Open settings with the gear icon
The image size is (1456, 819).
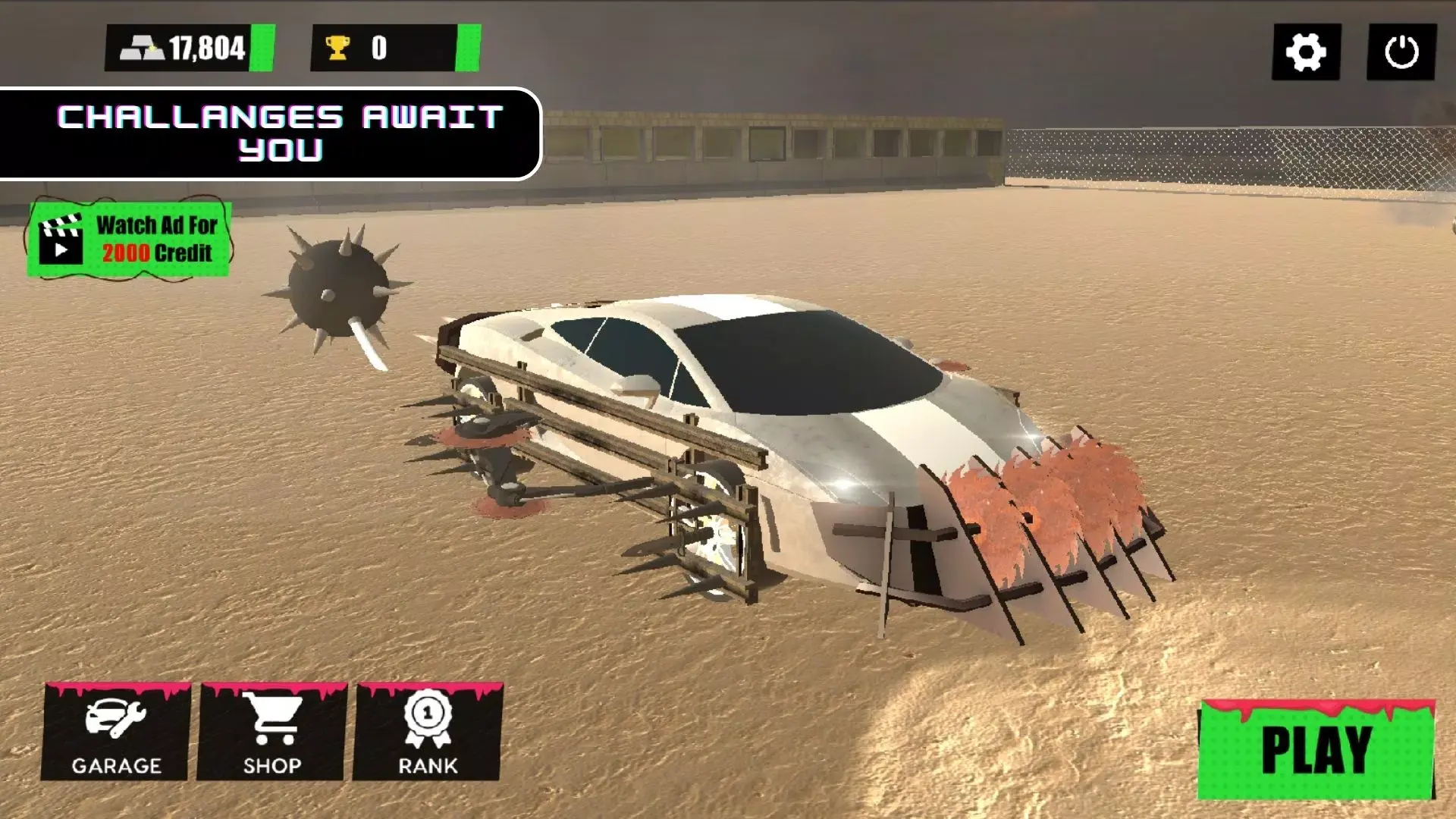click(x=1306, y=52)
